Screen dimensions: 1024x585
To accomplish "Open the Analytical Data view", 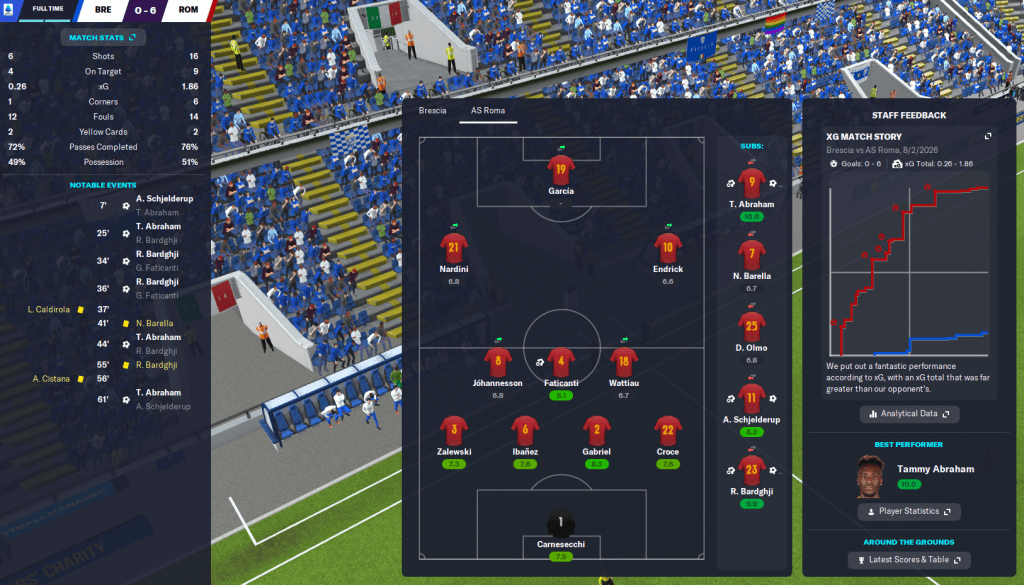I will click(909, 413).
